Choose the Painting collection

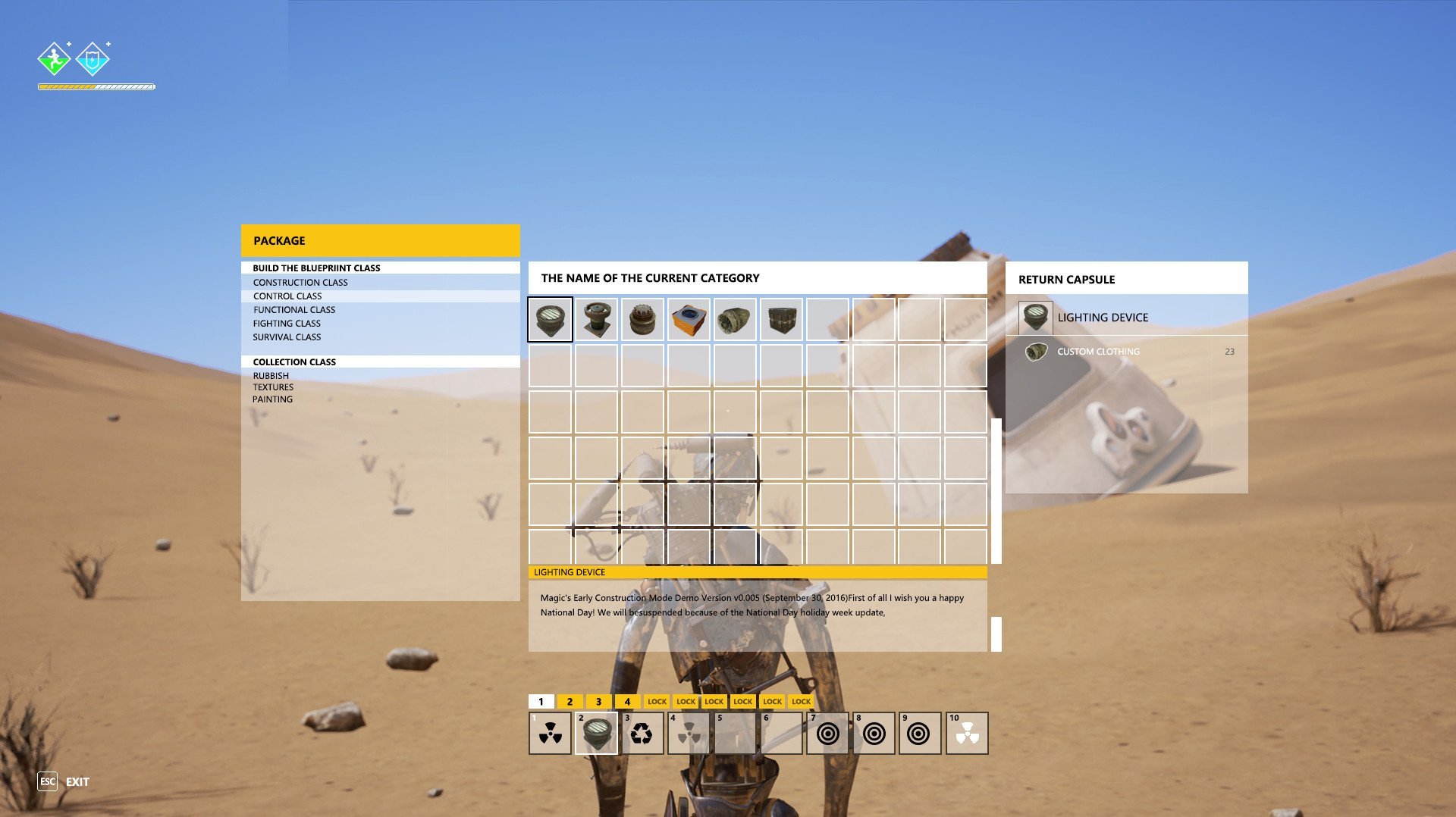point(272,399)
